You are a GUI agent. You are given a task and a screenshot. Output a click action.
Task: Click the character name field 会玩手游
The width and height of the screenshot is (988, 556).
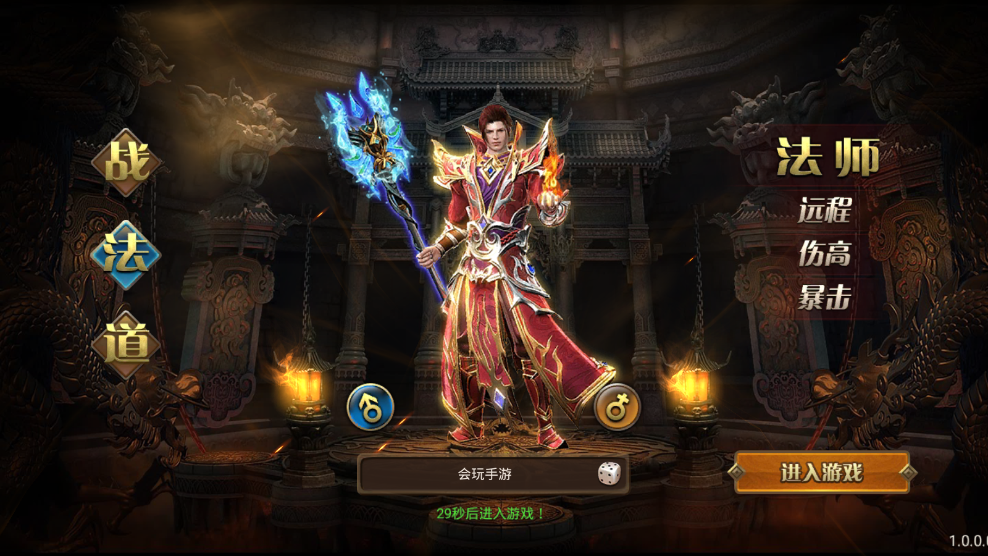point(478,474)
